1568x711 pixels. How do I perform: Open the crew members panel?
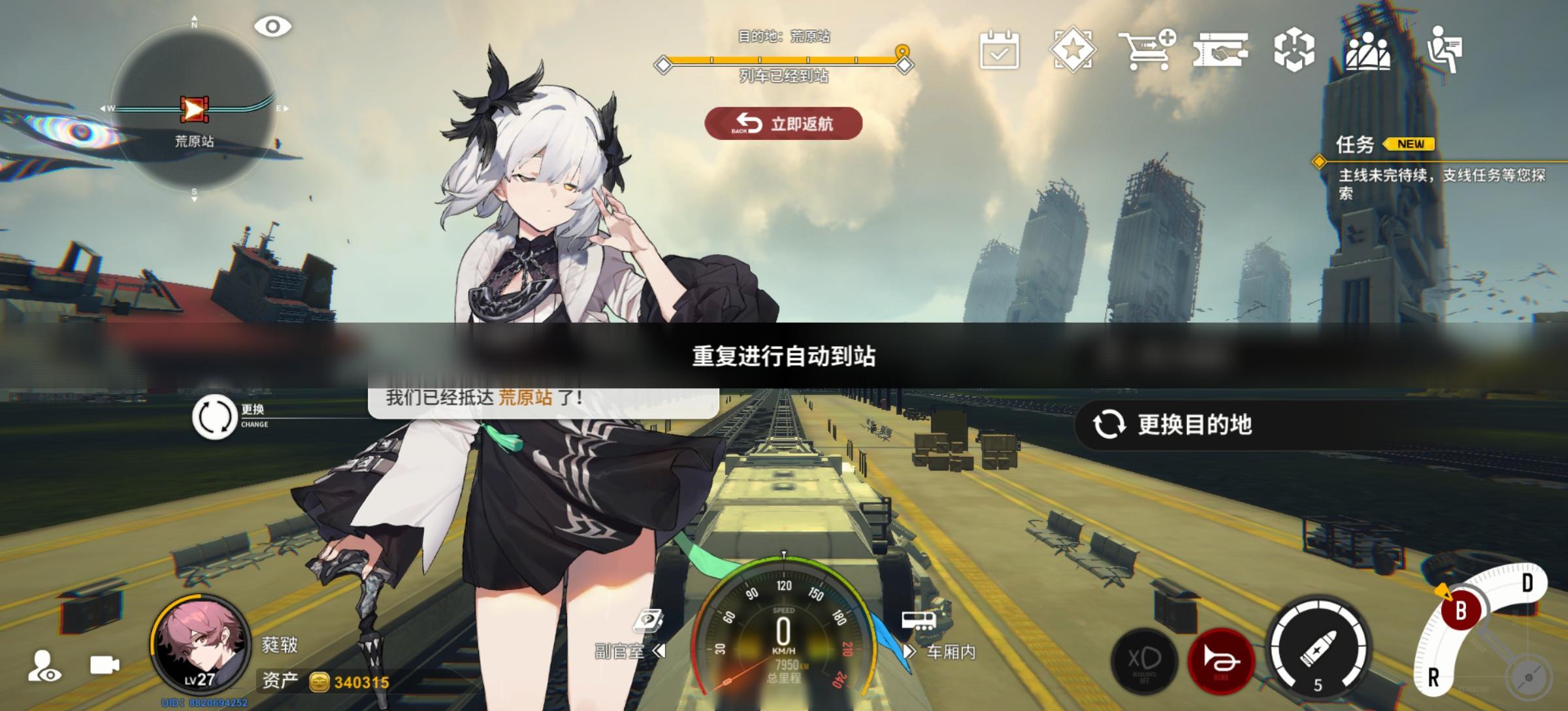[1370, 51]
